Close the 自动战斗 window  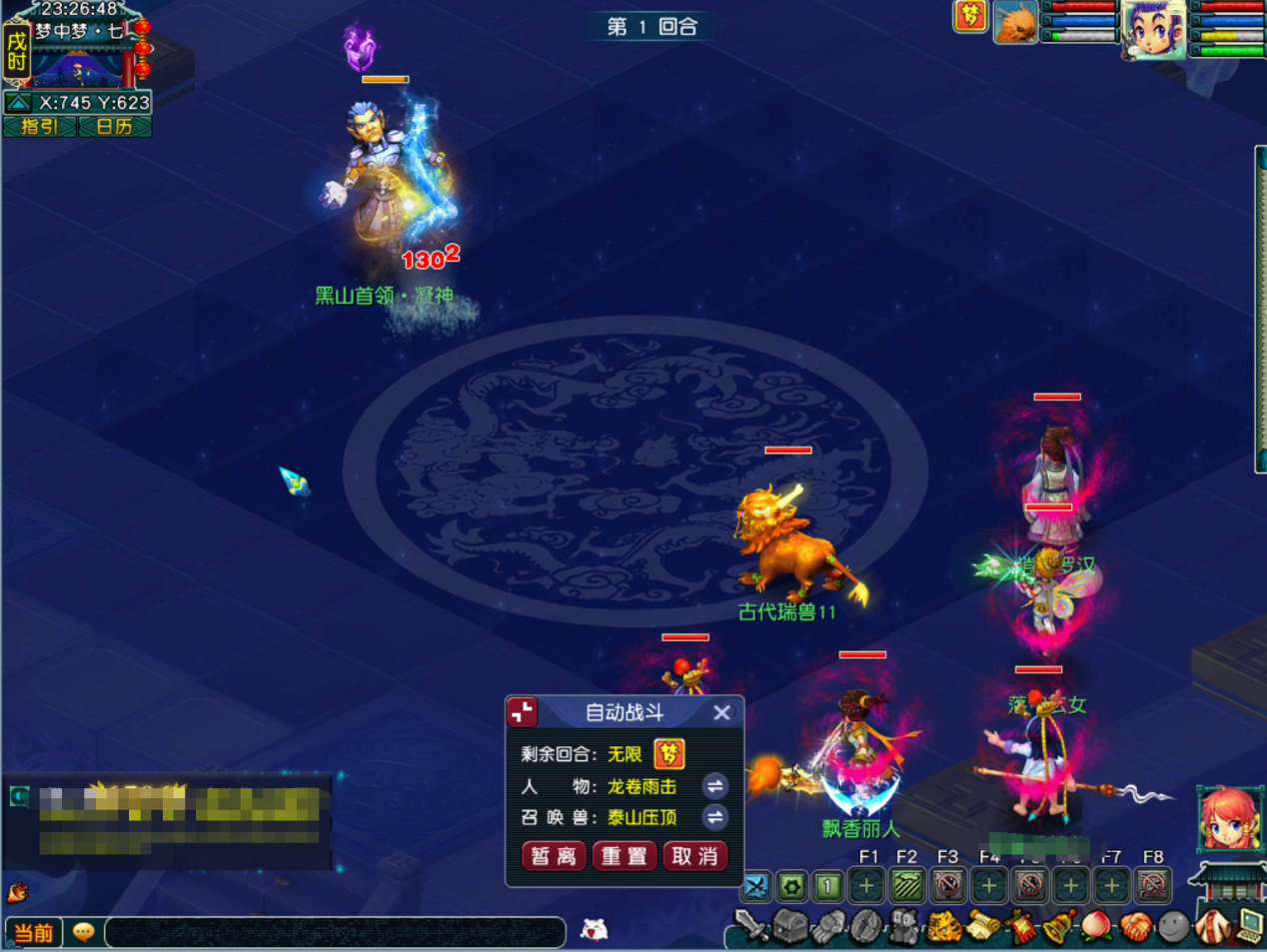(722, 712)
